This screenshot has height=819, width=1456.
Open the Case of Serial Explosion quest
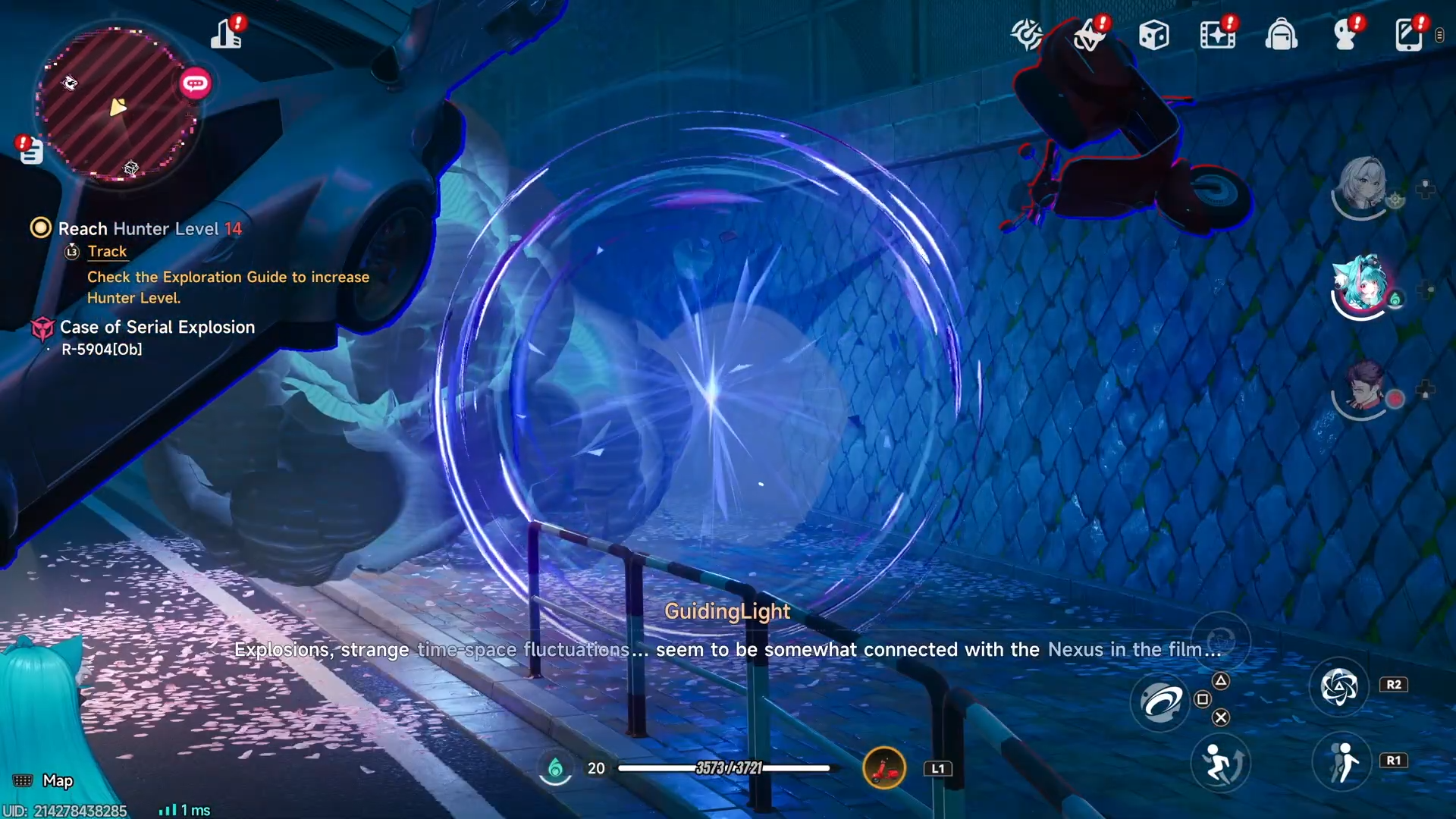[x=157, y=327]
